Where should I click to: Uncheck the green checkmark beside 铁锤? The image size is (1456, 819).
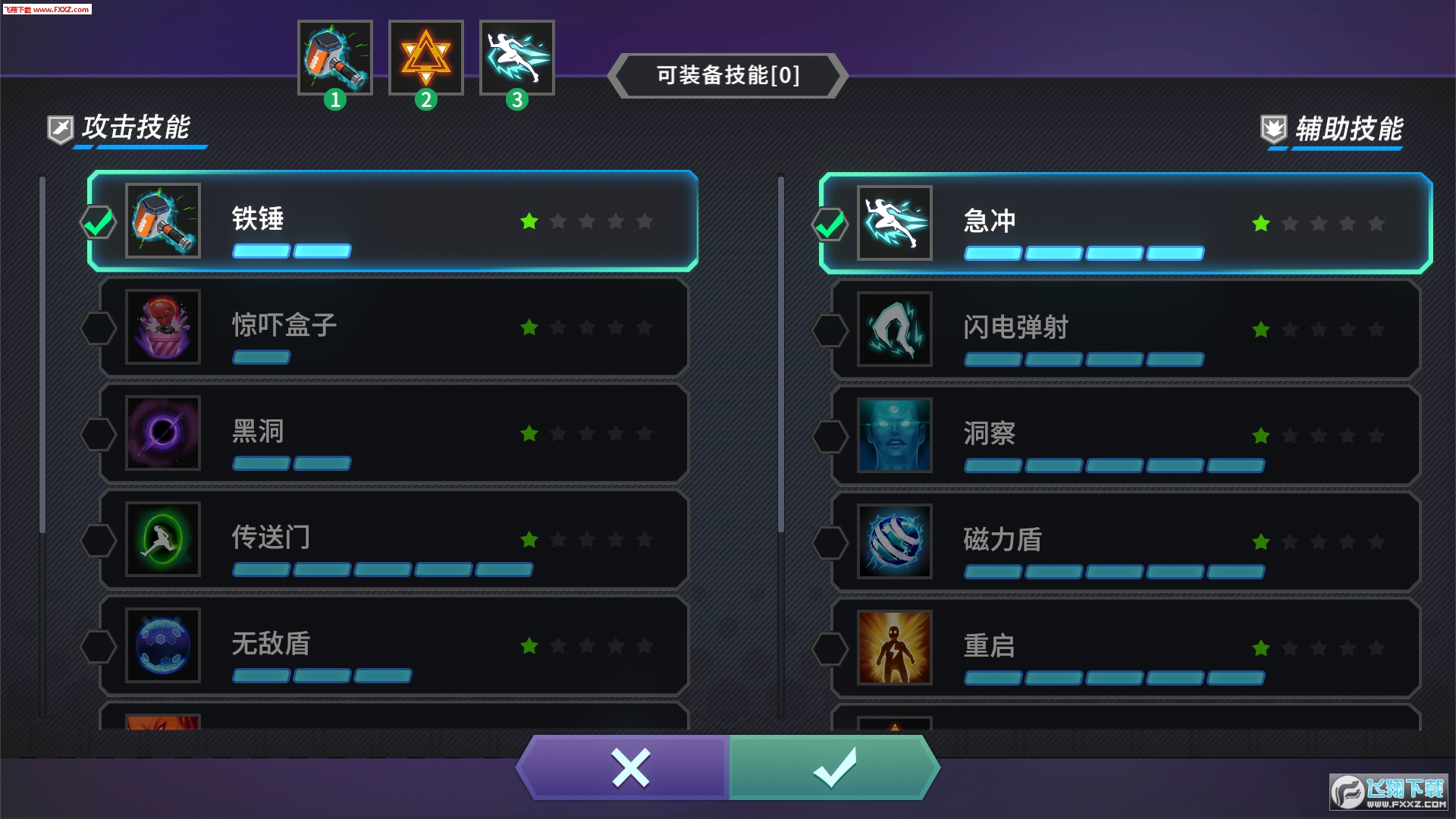pos(99,222)
